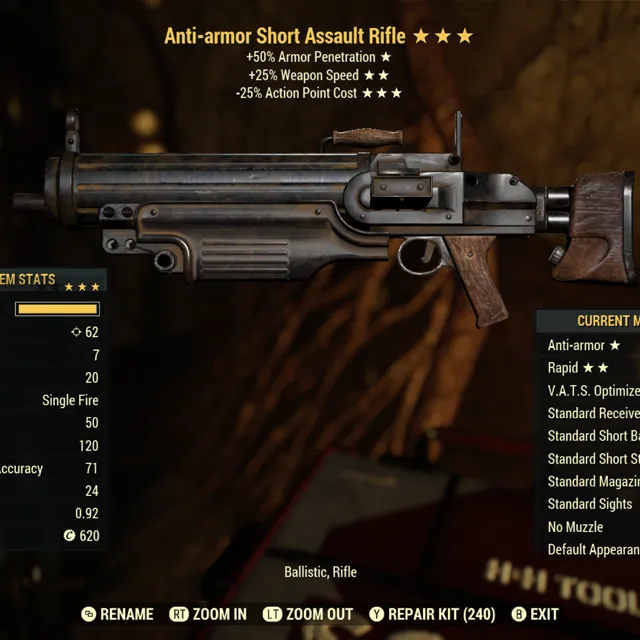
Task: Select the Standard Receiver mod
Action: tap(593, 413)
